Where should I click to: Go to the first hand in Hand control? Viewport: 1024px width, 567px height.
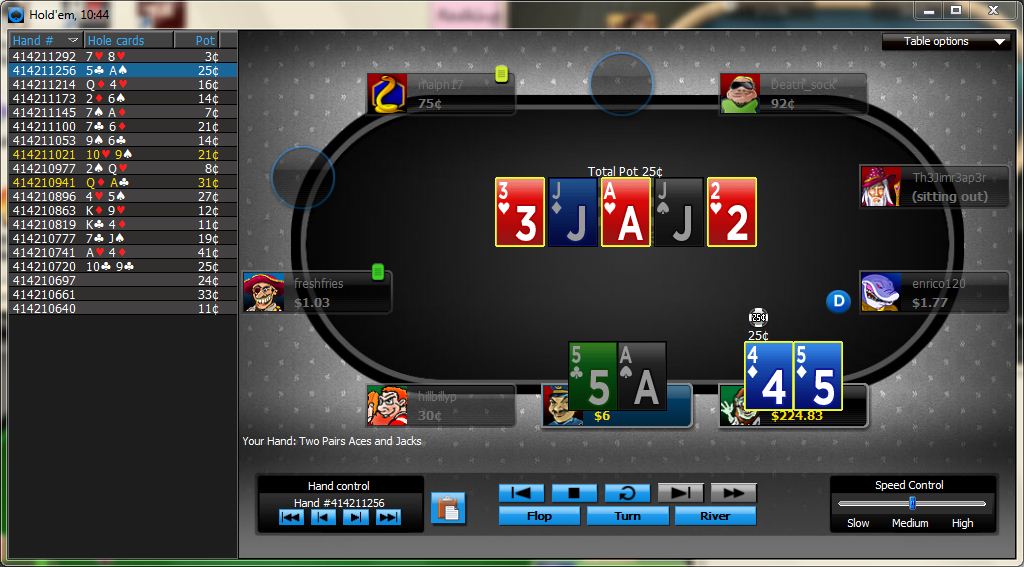(x=291, y=517)
